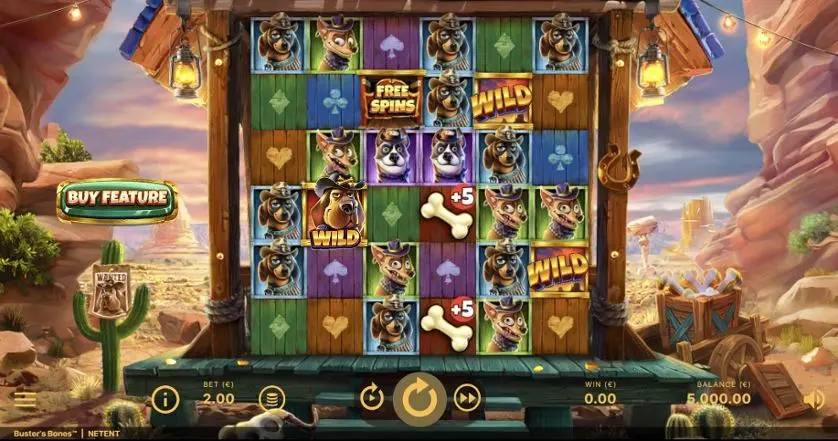Image resolution: width=838 pixels, height=441 pixels.
Task: Open the autoplay settings
Action: (x=372, y=399)
